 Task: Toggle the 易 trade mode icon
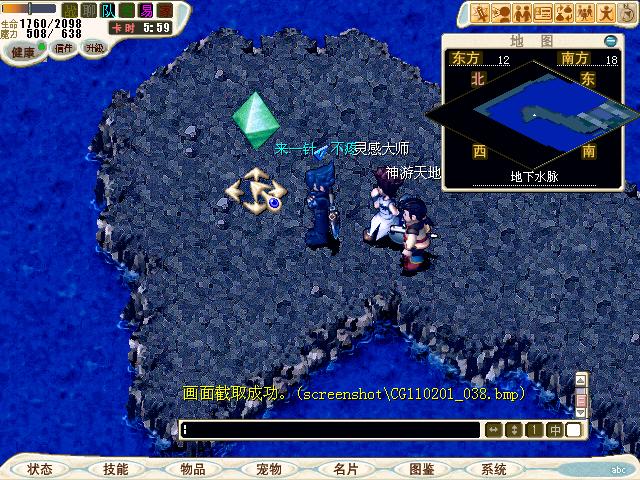point(146,10)
